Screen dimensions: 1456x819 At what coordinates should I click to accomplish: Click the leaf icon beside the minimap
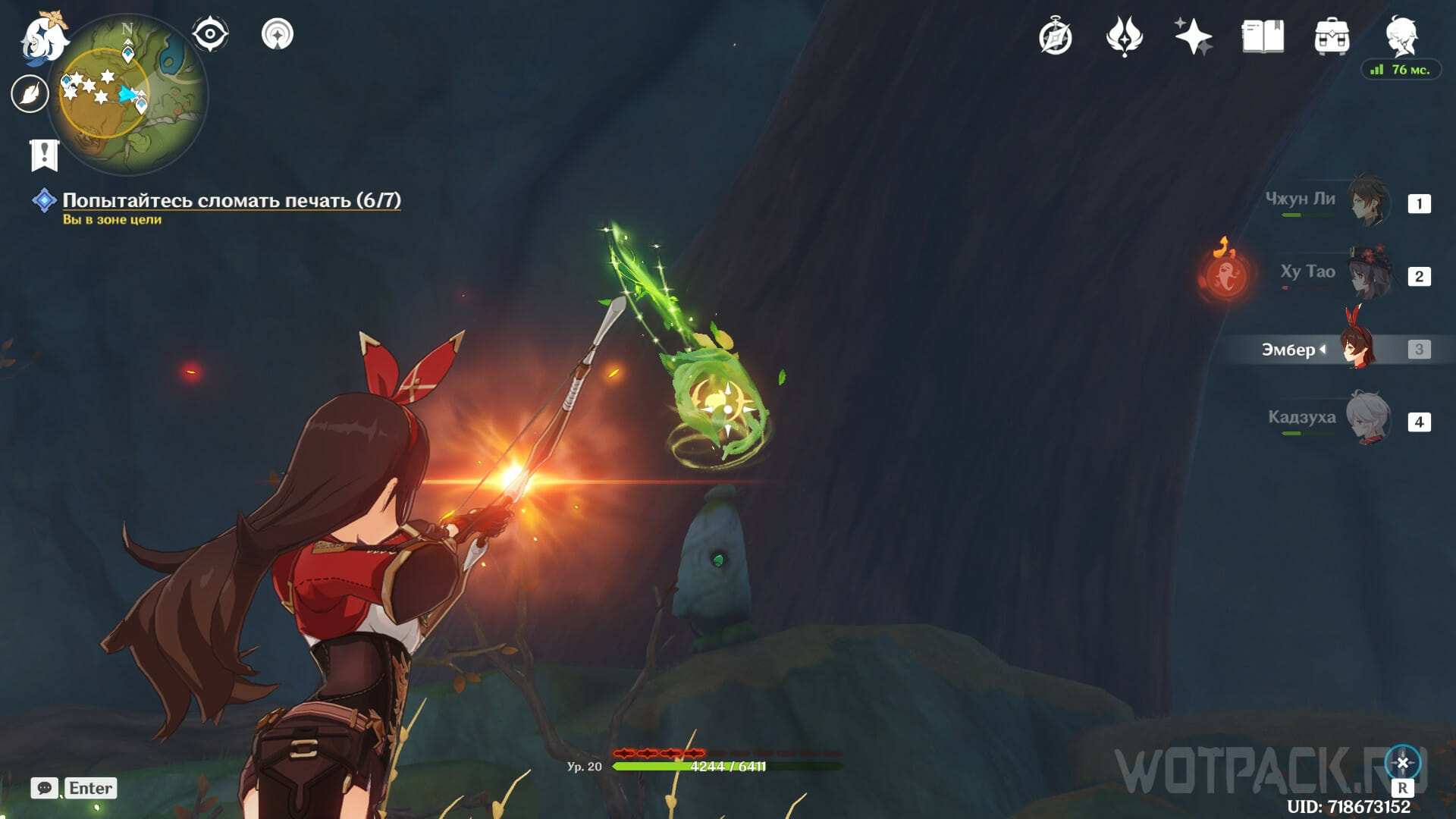(30, 94)
